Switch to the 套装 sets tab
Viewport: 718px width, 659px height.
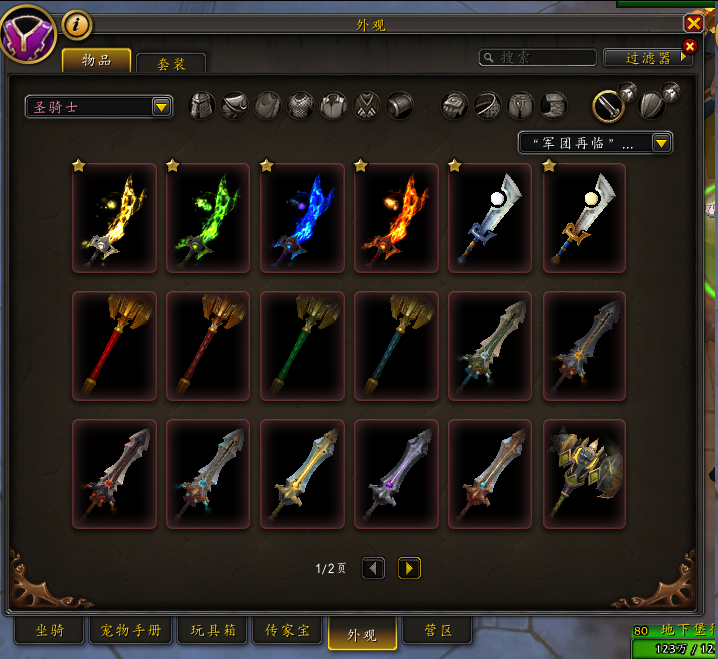point(171,63)
